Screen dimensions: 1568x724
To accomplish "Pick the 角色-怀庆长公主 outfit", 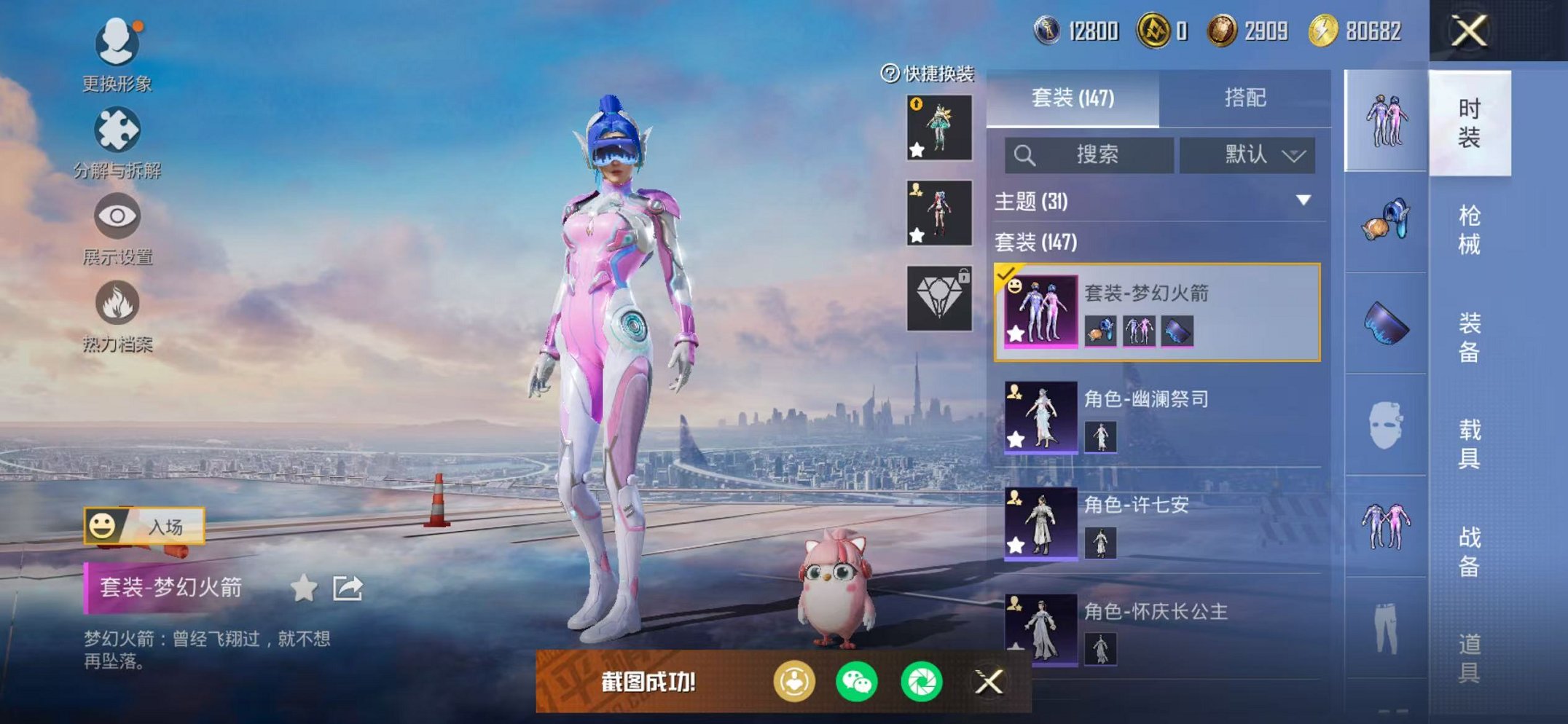I will pos(1156,628).
